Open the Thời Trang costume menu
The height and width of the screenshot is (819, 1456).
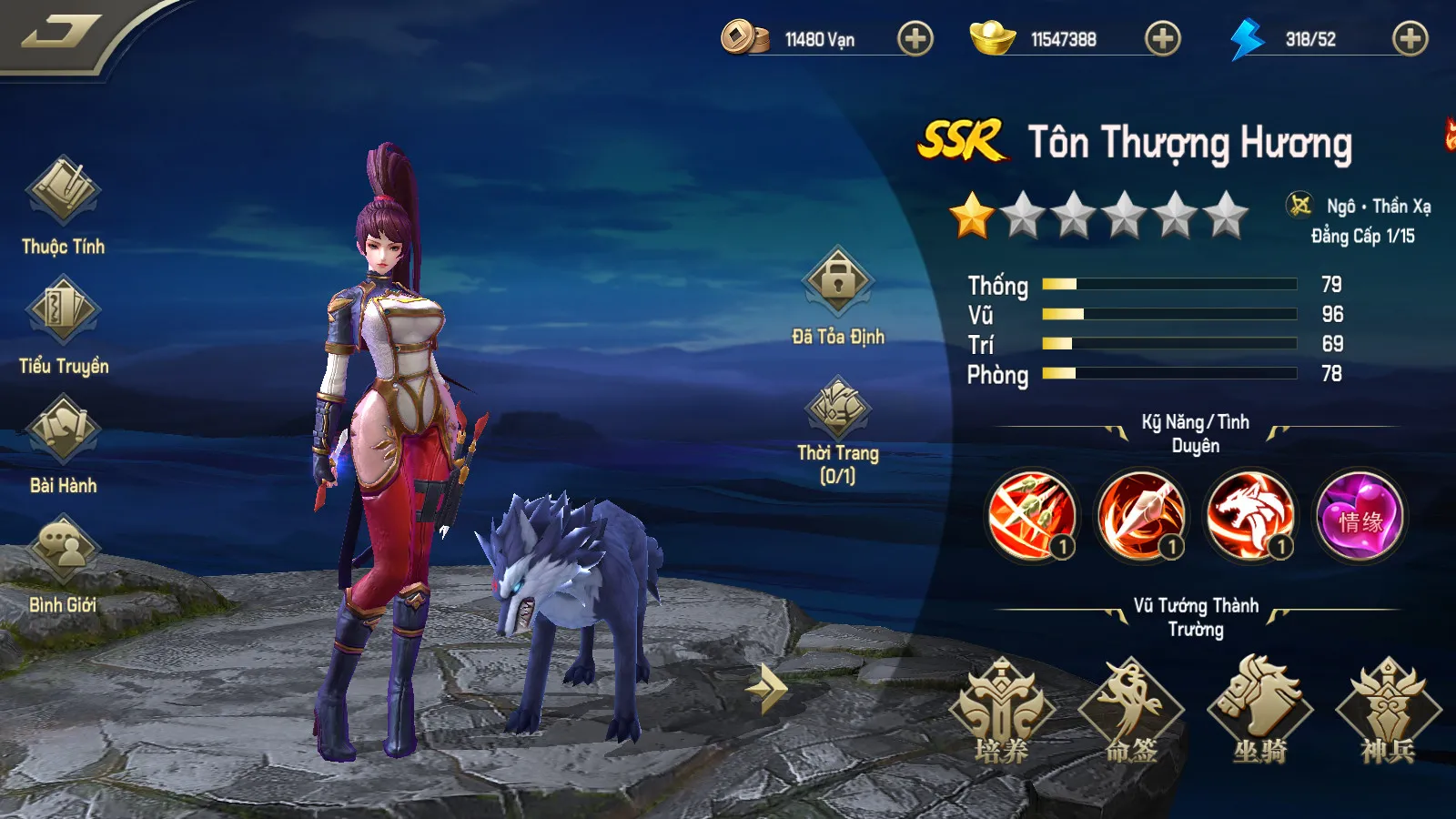click(837, 408)
